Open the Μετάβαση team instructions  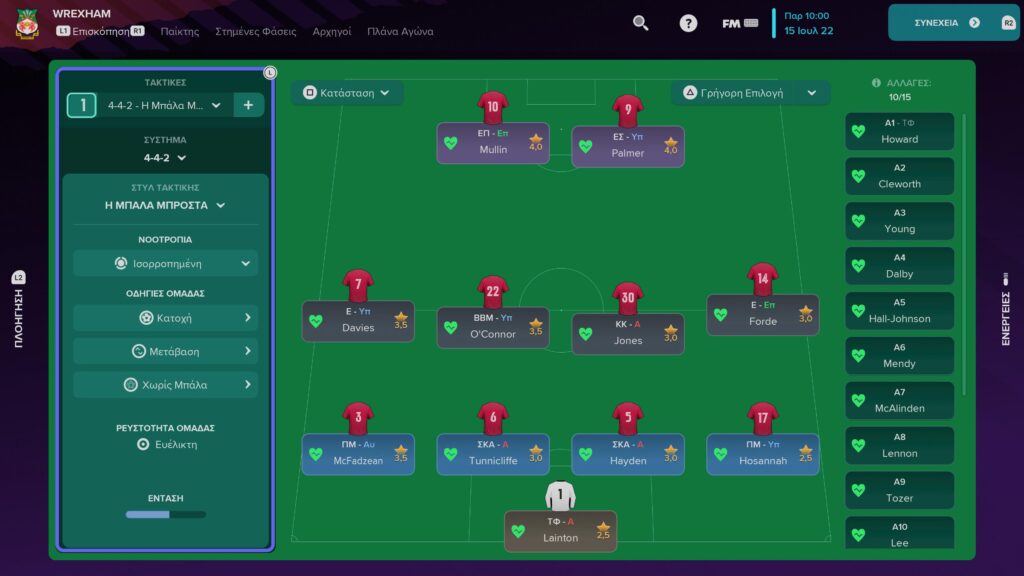point(165,352)
